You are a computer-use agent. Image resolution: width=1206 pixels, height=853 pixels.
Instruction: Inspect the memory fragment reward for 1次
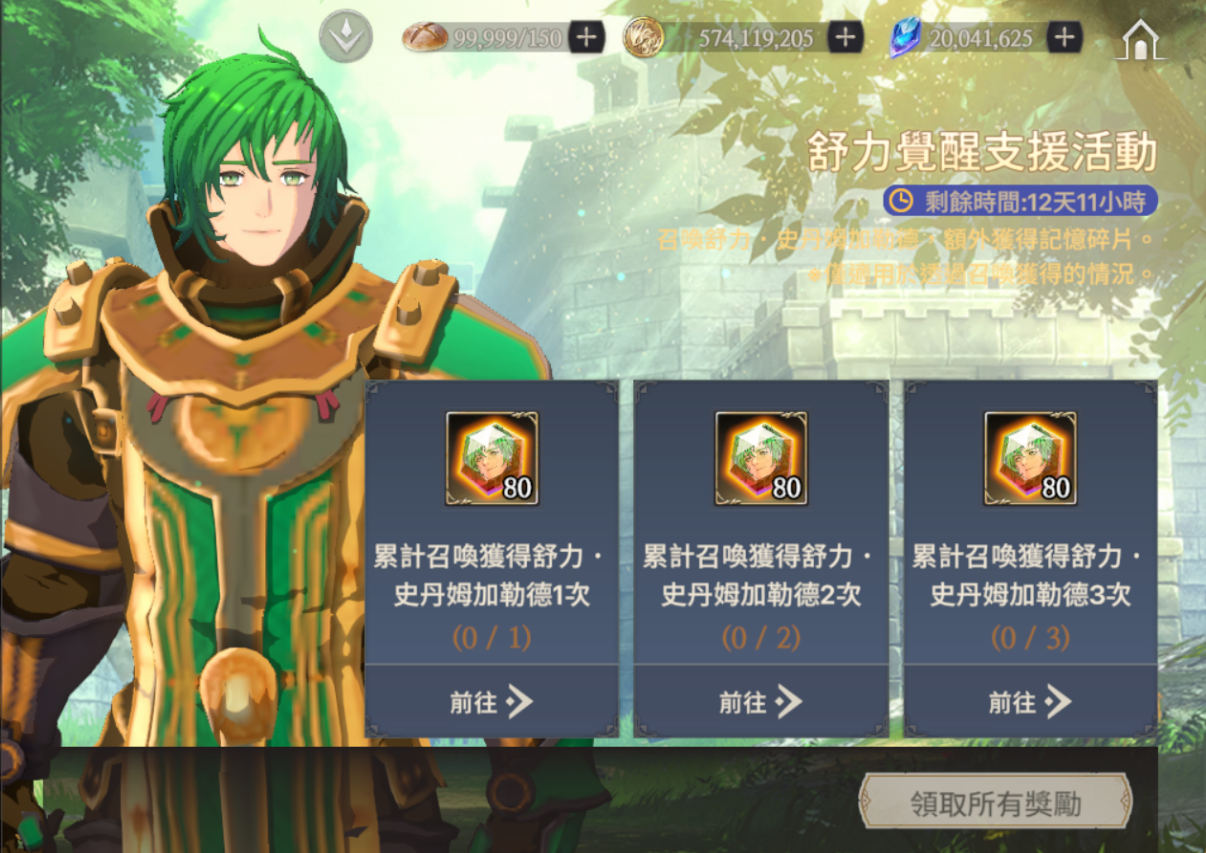tap(491, 458)
